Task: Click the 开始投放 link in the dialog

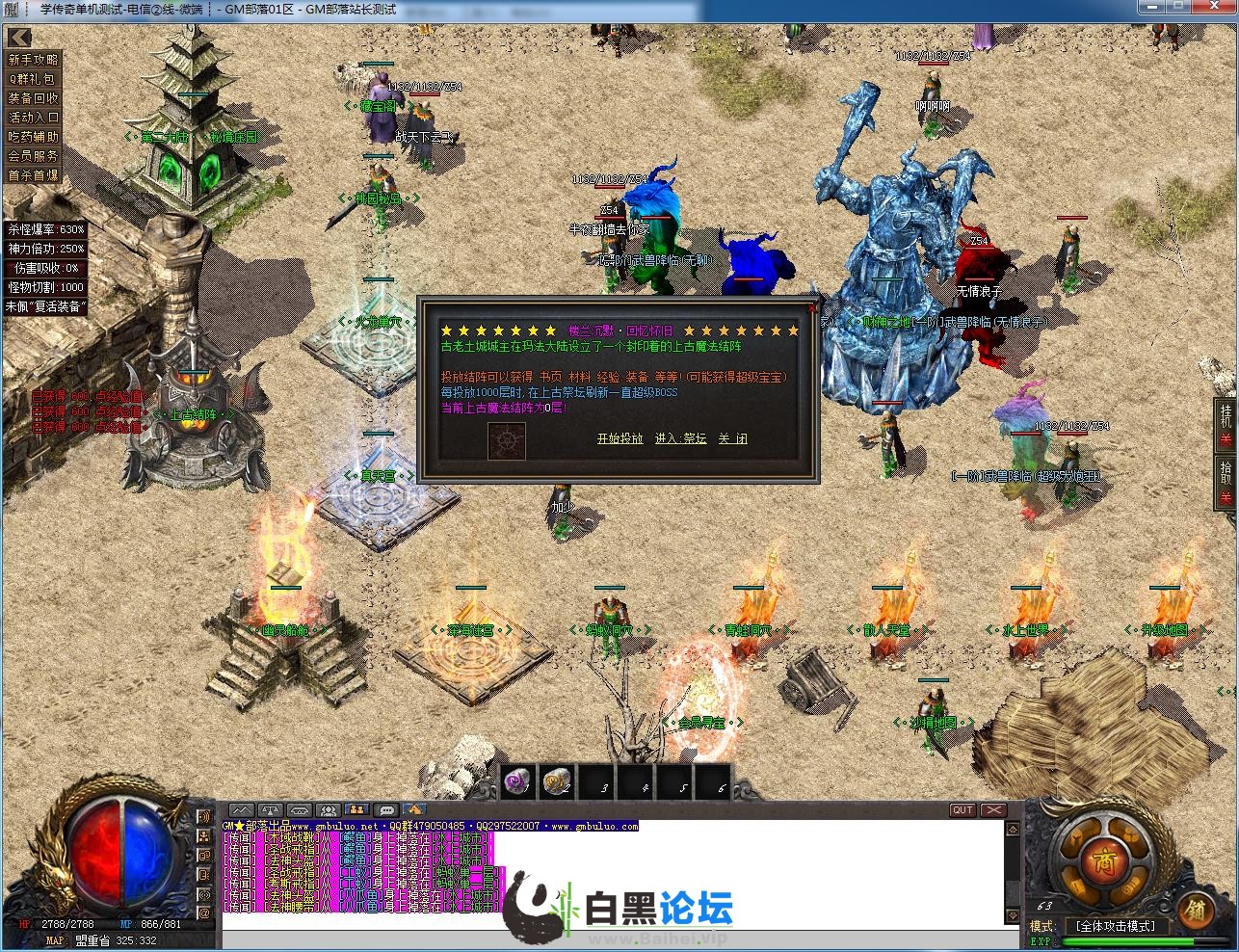Action: click(619, 438)
